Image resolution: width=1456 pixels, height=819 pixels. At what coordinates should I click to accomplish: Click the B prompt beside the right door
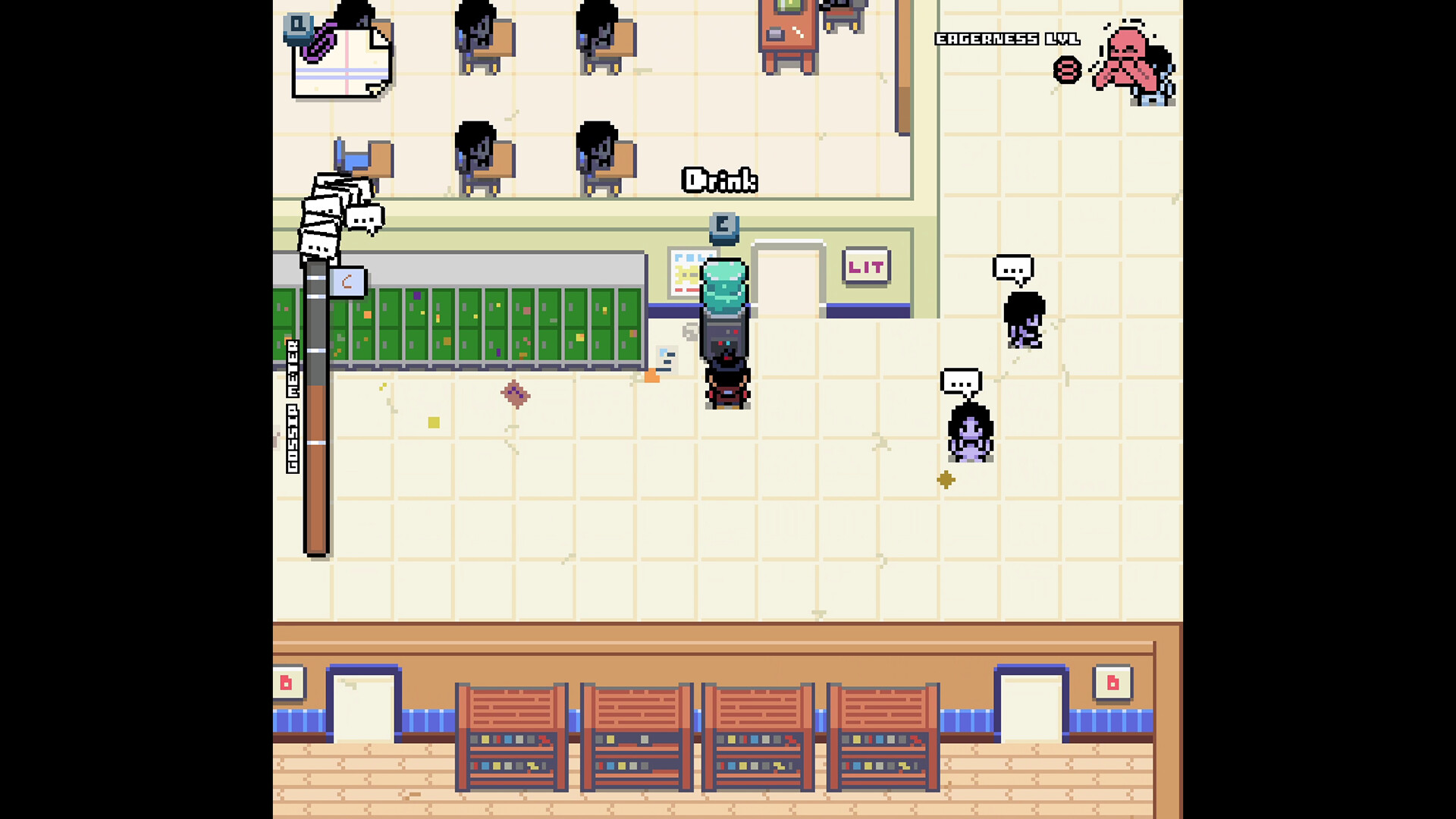[1112, 682]
